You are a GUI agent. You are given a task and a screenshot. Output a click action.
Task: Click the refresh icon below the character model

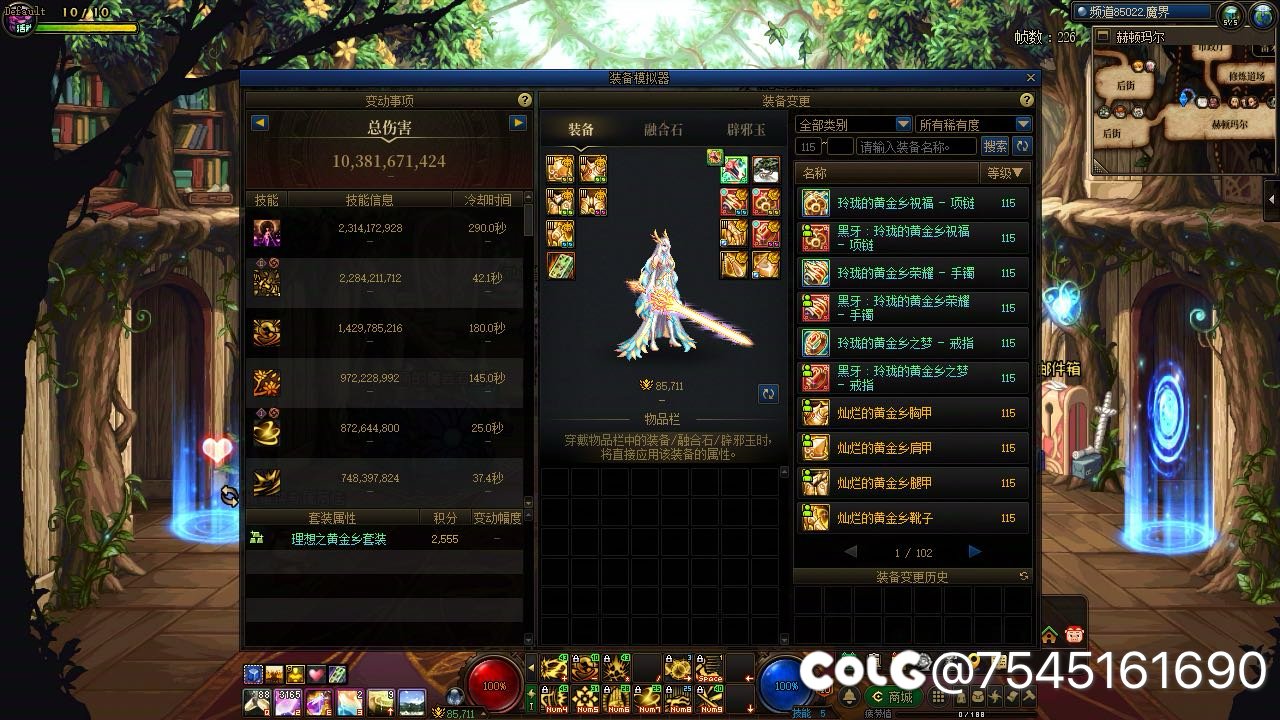coord(768,393)
